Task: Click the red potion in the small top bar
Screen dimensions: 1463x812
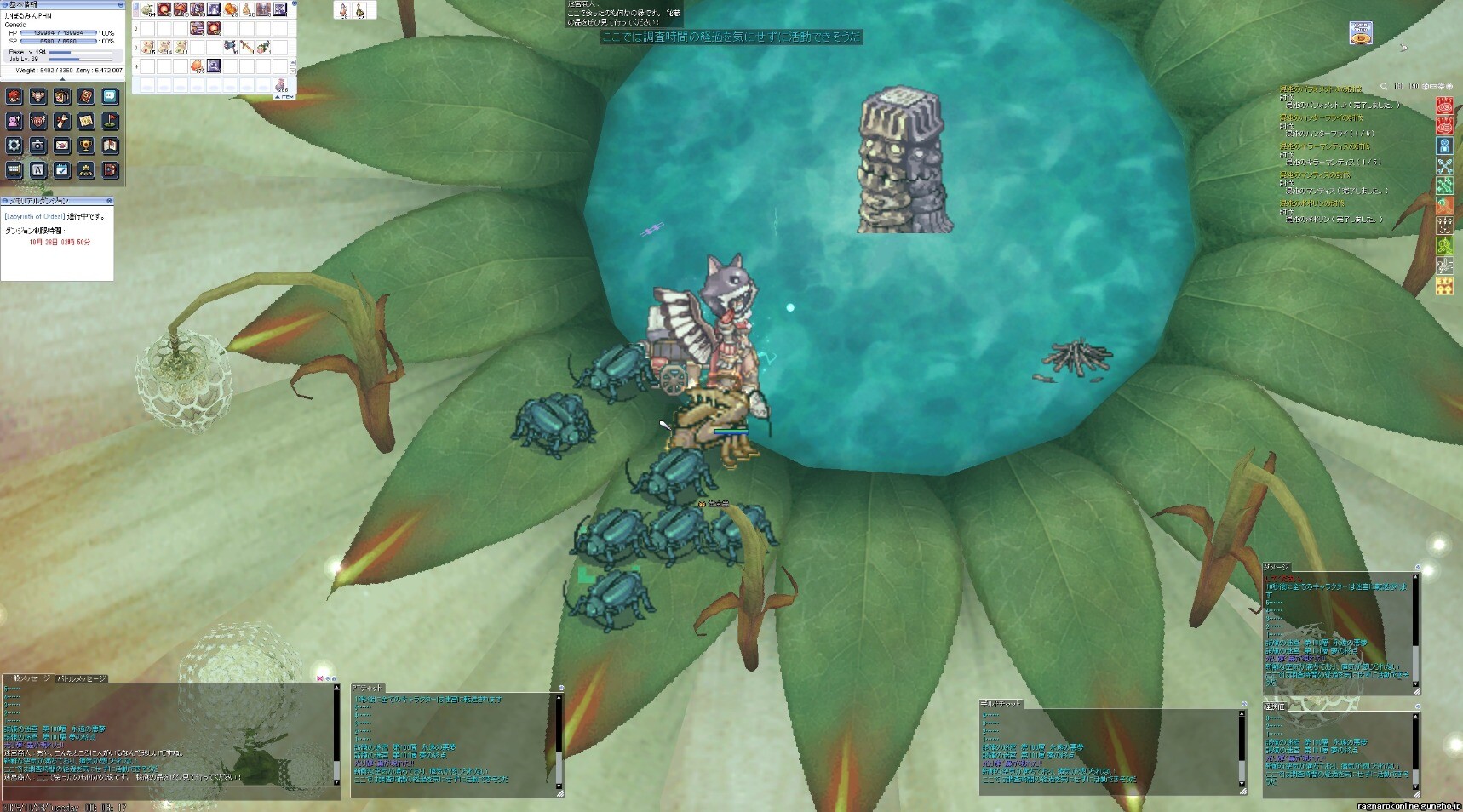Action: [343, 10]
